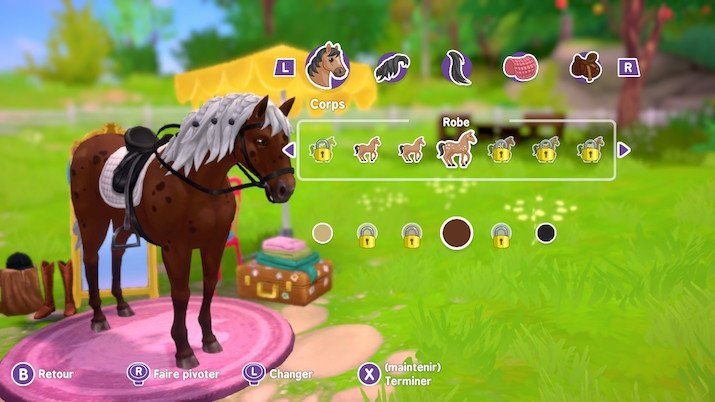This screenshot has height=402, width=715.
Task: Select the Corps horse head tab
Action: (x=327, y=66)
